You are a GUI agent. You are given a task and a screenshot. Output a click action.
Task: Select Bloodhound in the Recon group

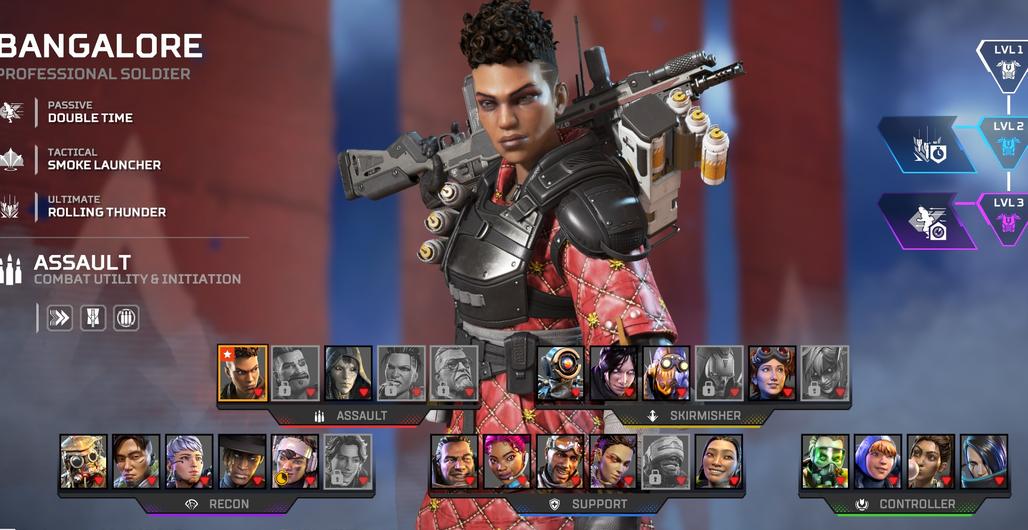click(84, 461)
